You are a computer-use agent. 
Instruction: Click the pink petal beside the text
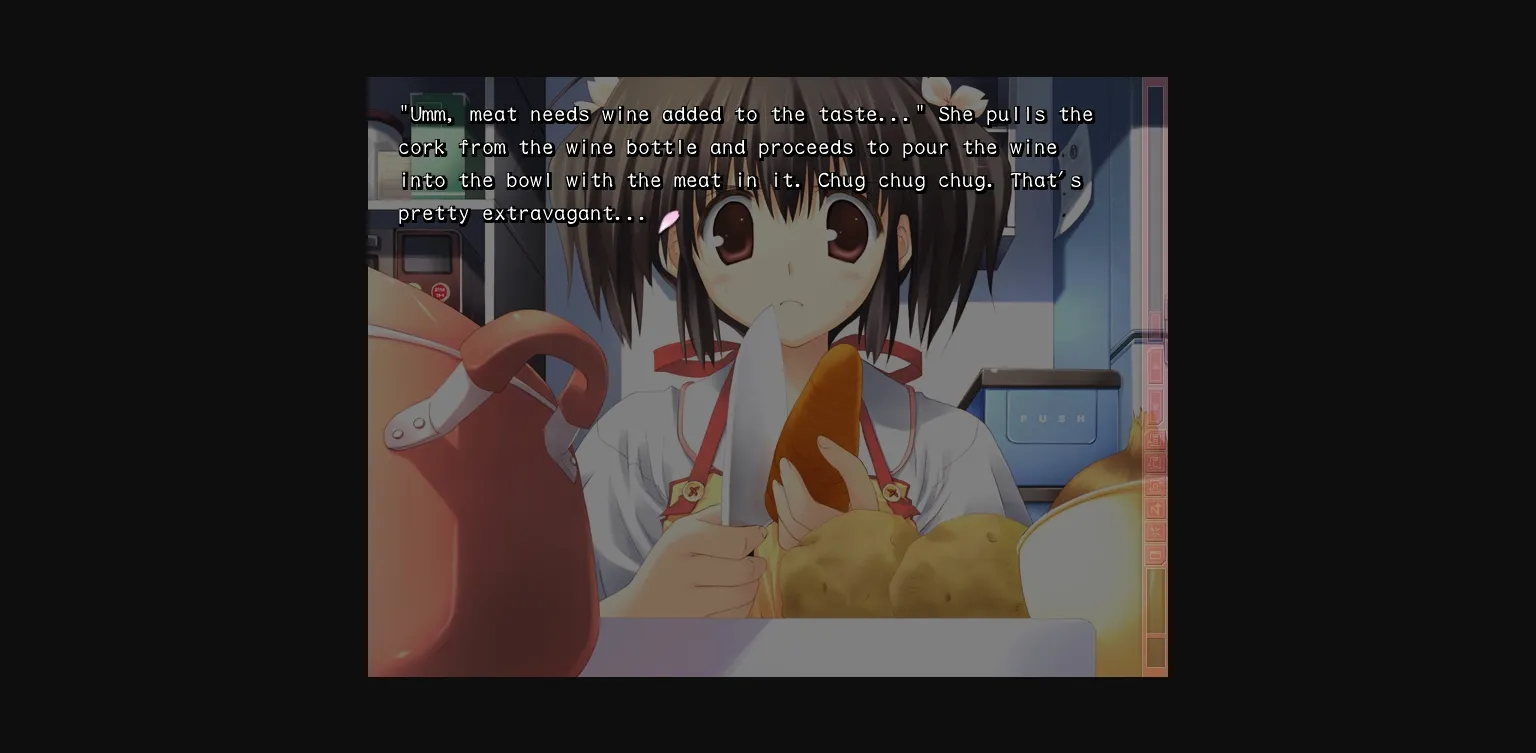pyautogui.click(x=668, y=221)
